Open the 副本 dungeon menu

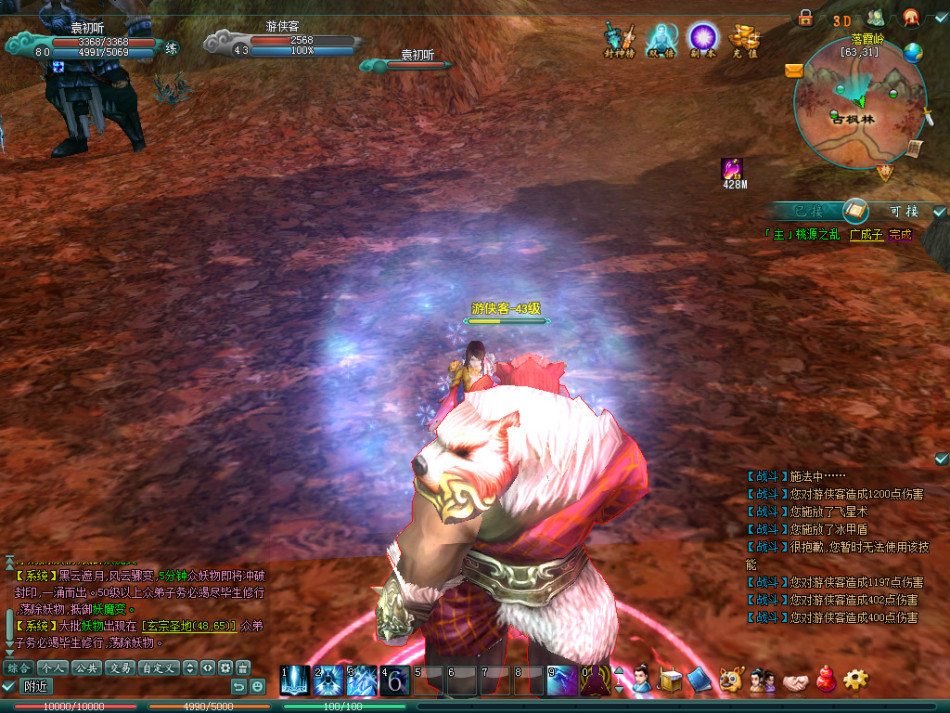pos(703,38)
